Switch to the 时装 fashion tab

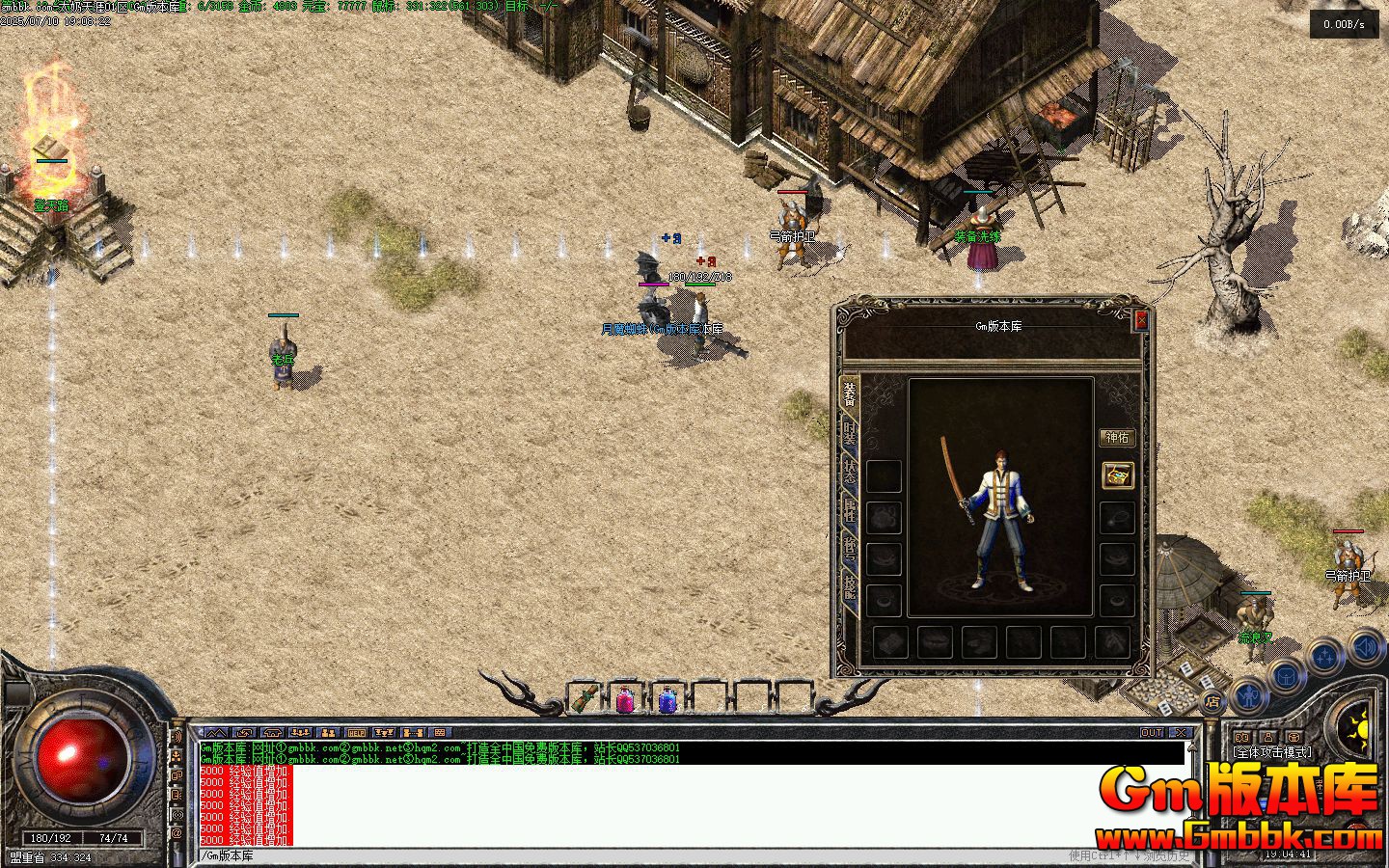pos(850,433)
